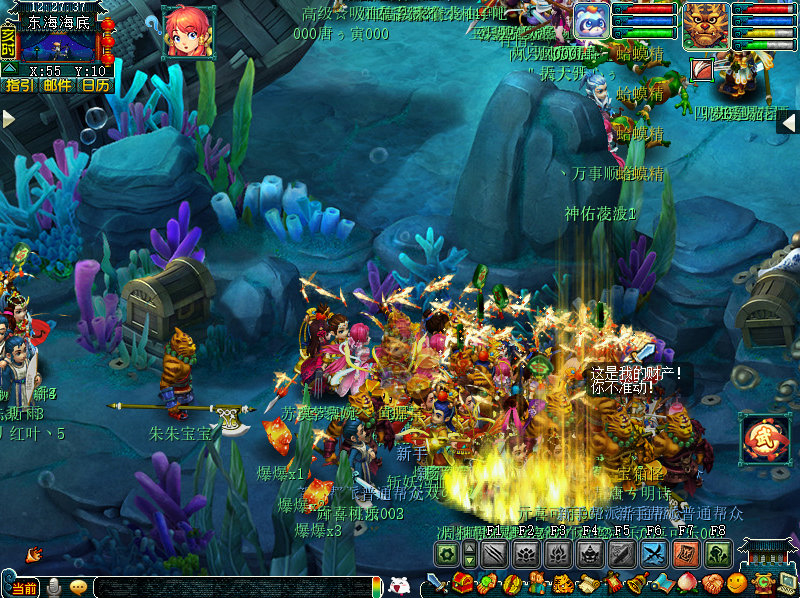
Task: Click the blue pet portrait
Action: [591, 22]
